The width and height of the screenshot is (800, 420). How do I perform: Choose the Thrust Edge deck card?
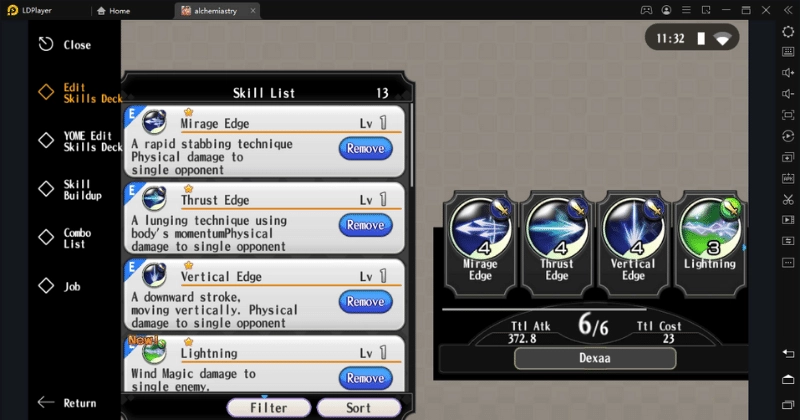557,238
